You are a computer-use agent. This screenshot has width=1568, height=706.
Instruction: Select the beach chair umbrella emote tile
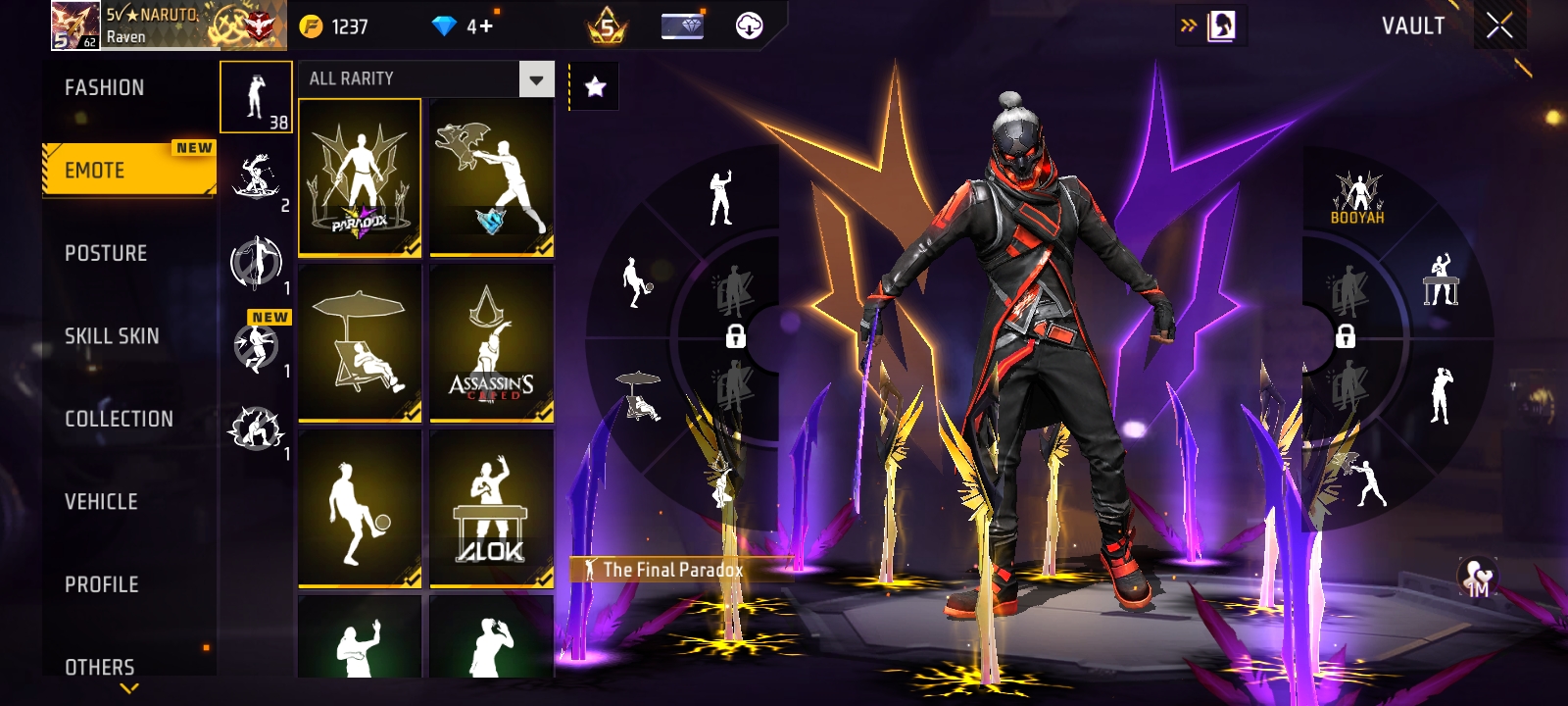(360, 342)
